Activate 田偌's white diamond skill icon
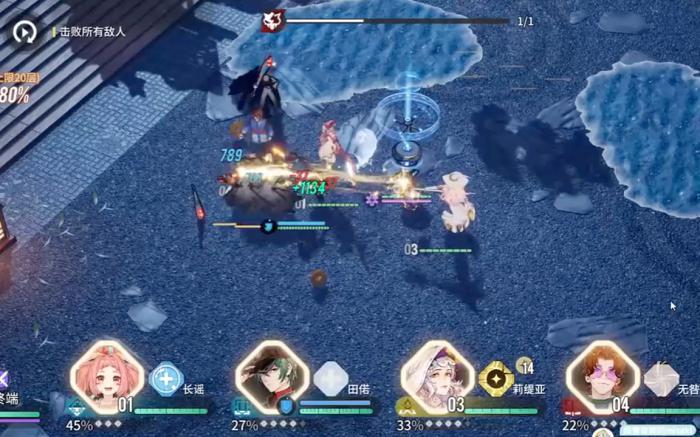700x437 pixels. click(330, 378)
